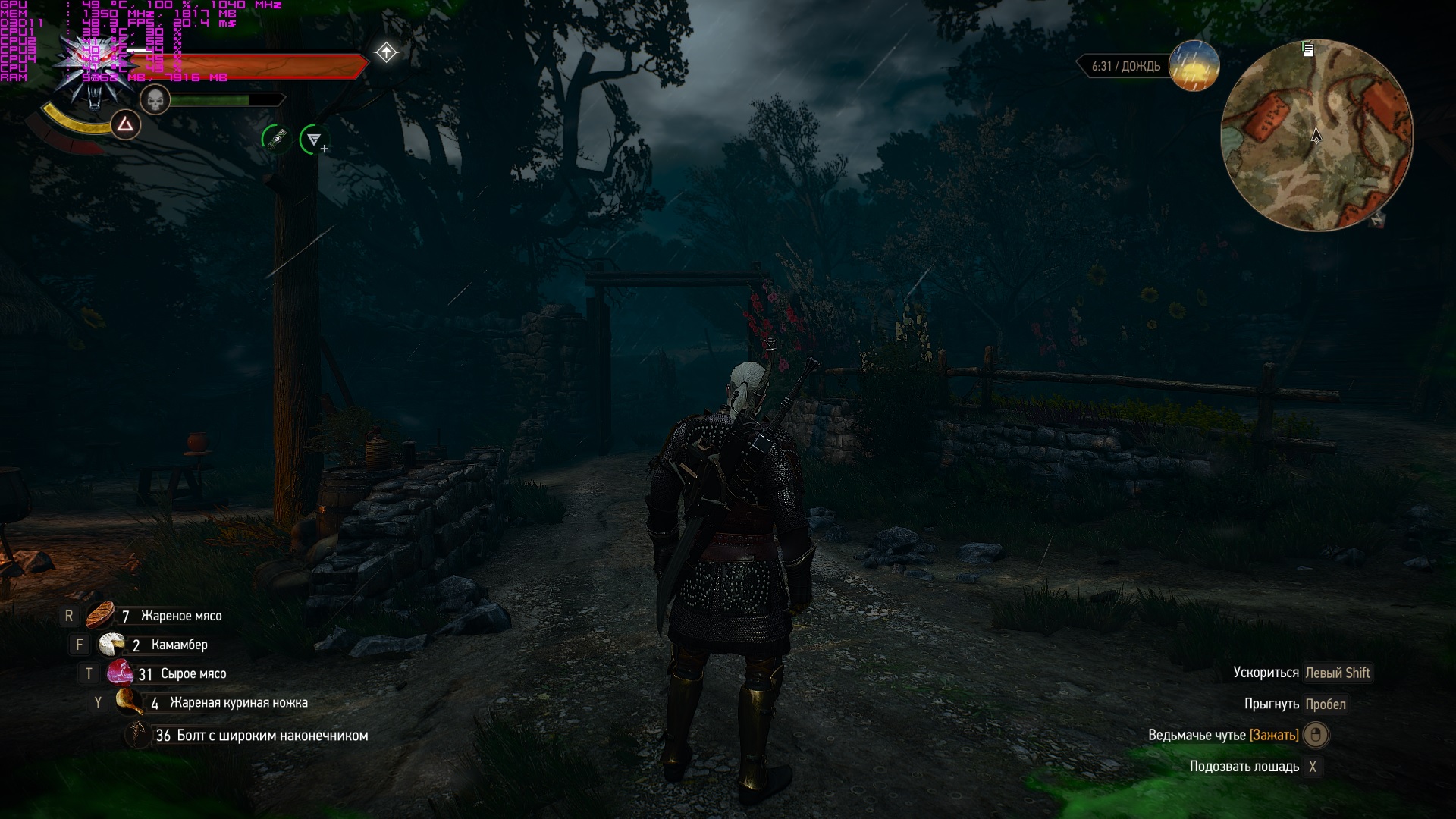Image resolution: width=1456 pixels, height=819 pixels.
Task: Select the active sign triangle icon
Action: [126, 125]
